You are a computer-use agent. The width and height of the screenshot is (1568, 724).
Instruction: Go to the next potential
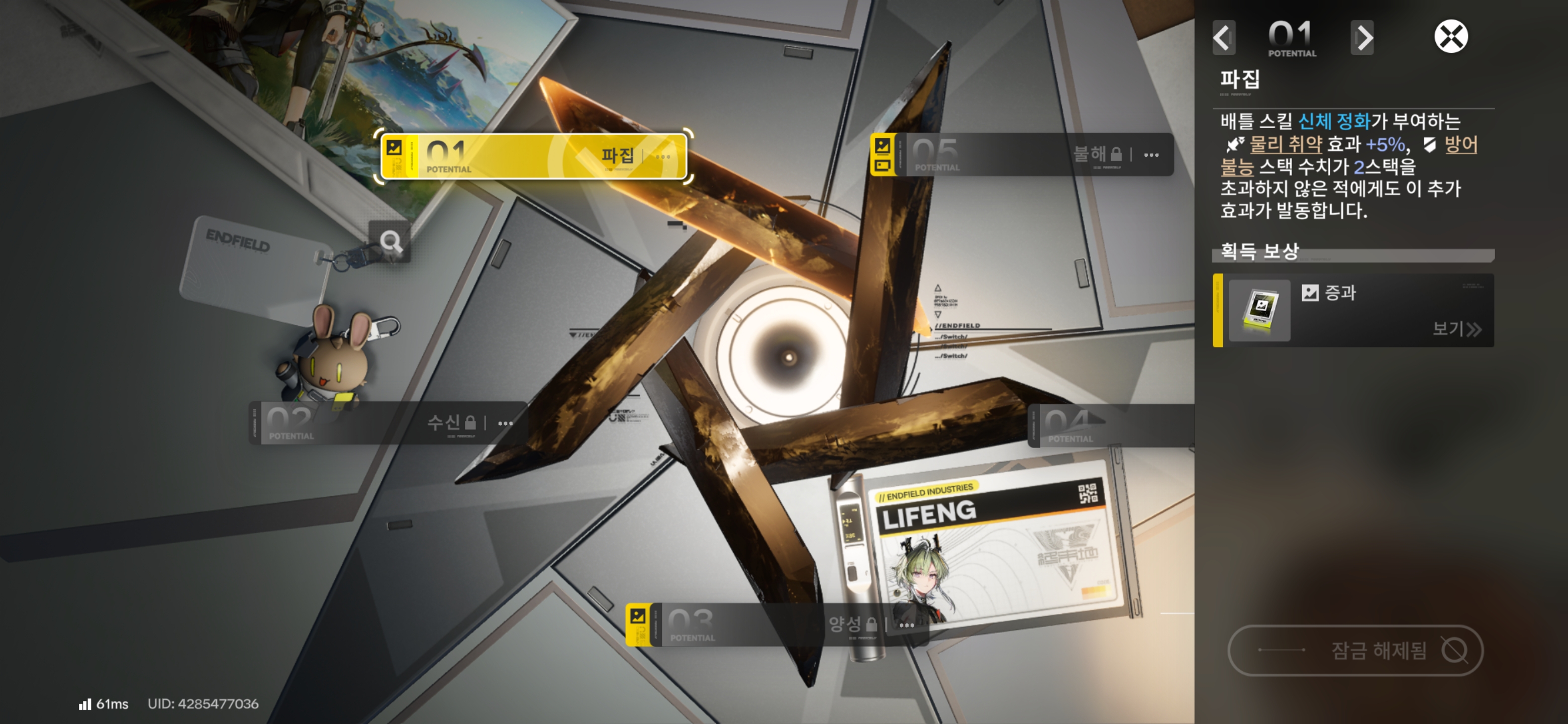click(x=1362, y=38)
